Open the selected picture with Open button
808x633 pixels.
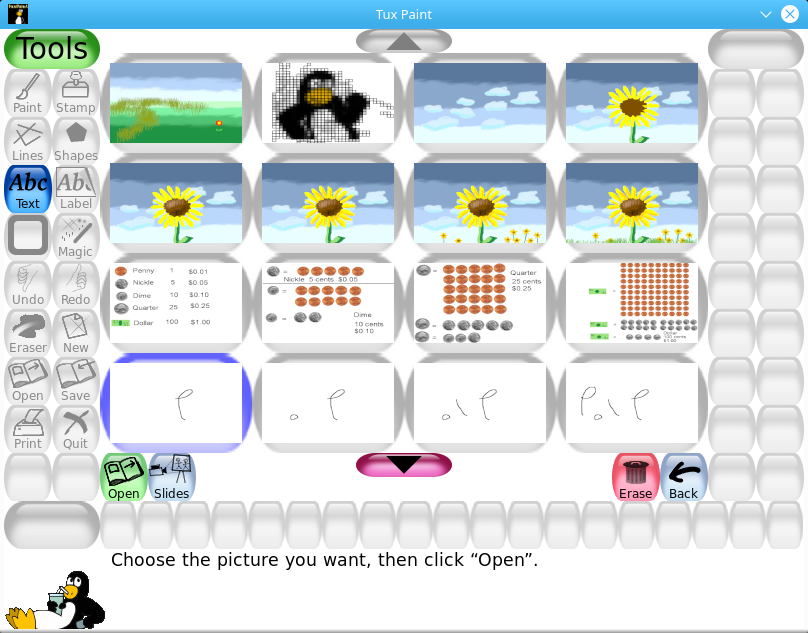(x=124, y=477)
